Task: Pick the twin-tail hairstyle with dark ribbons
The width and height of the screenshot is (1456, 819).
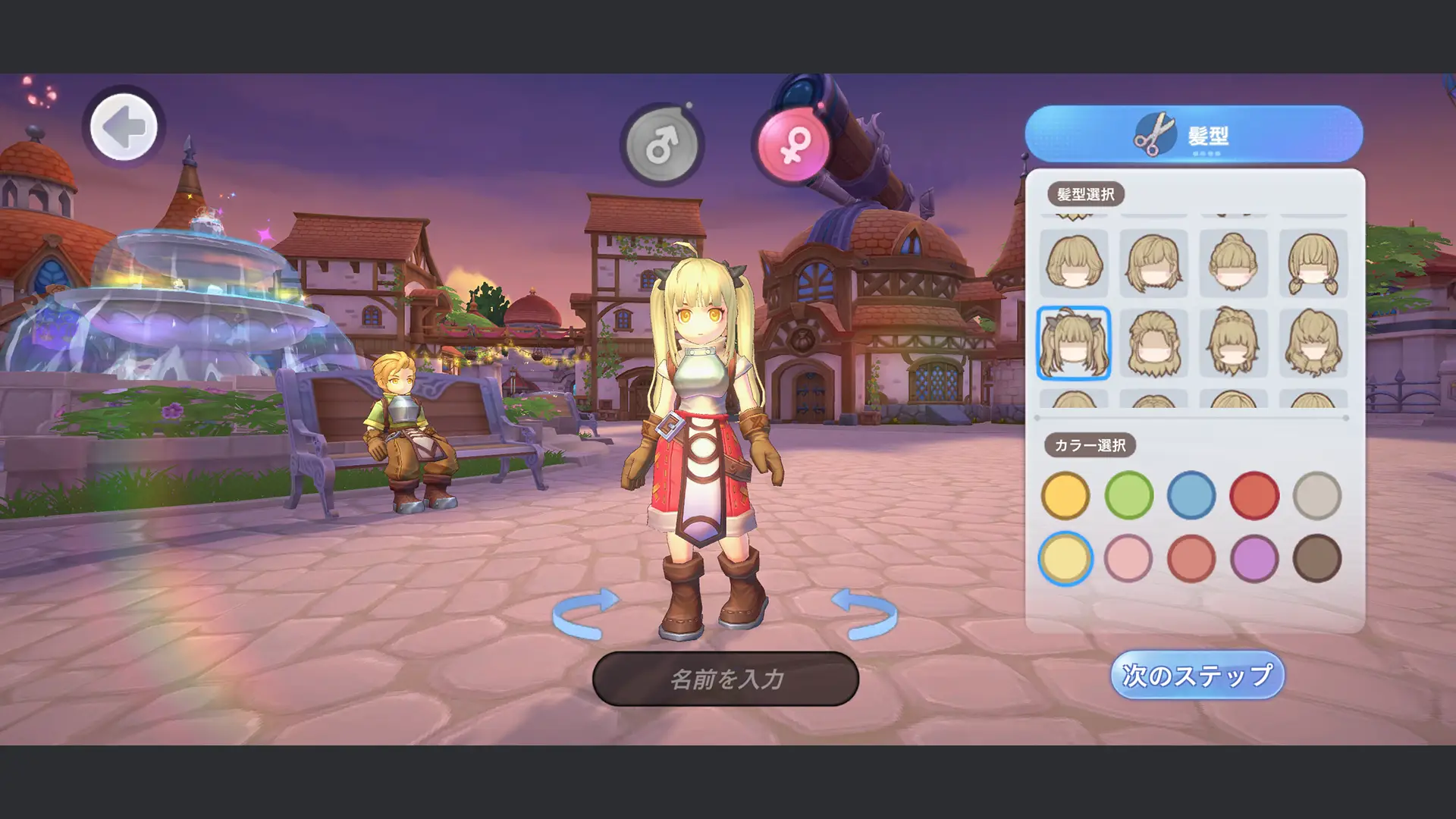Action: [1074, 344]
